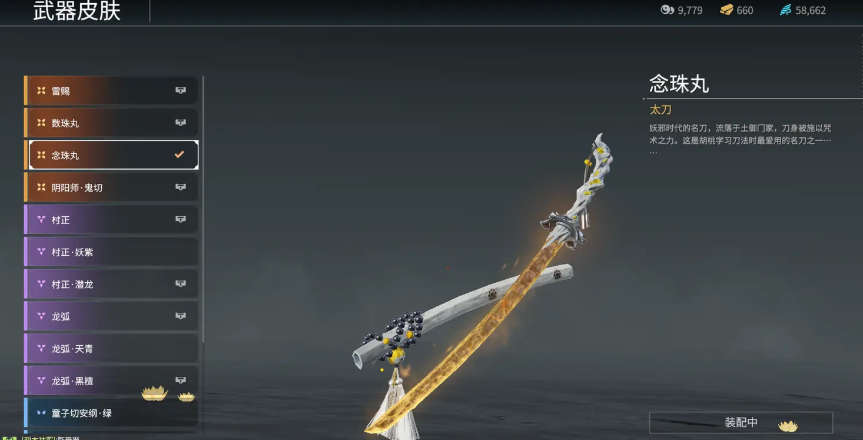863x440 pixels.
Task: Pick the 阴阳师·鬼切 skin
Action: pyautogui.click(x=110, y=187)
